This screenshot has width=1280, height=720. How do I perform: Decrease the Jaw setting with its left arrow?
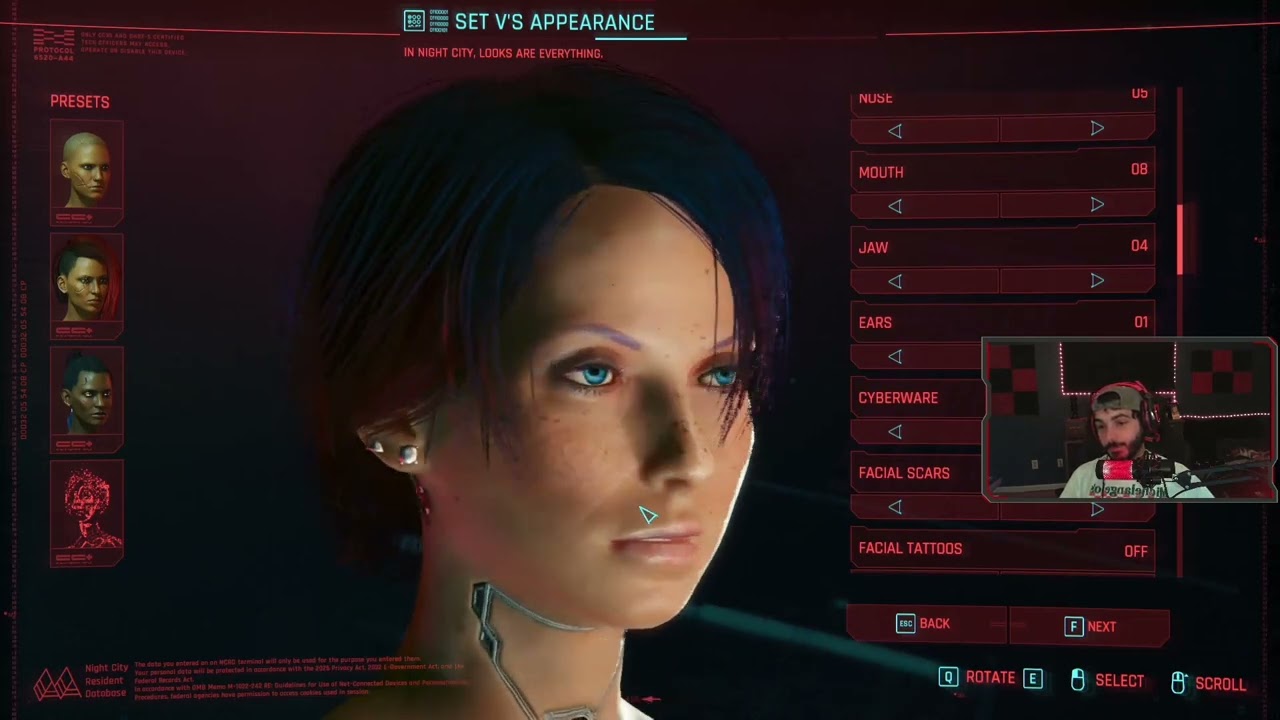895,280
